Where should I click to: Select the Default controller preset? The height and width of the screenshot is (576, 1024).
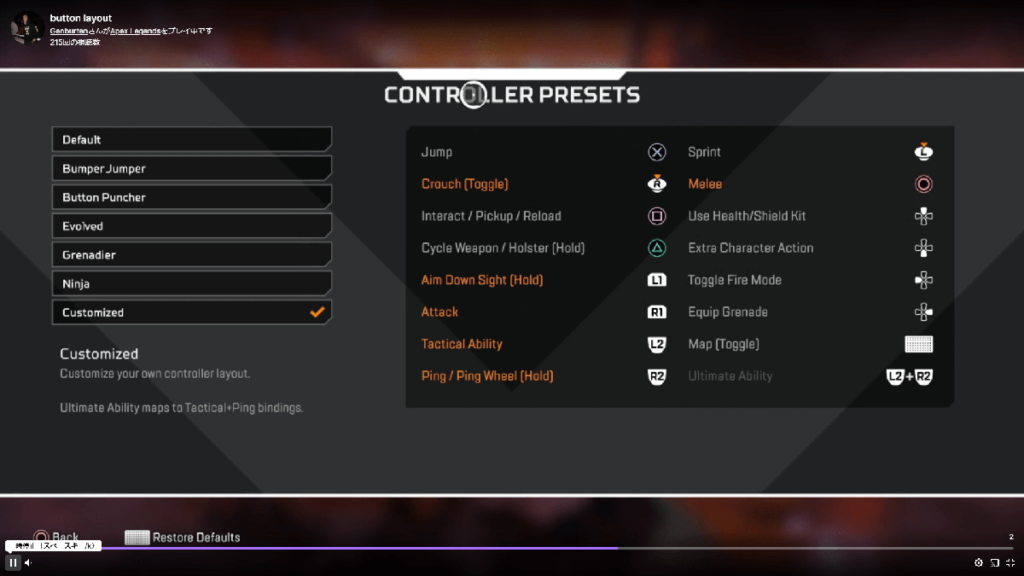coord(191,140)
